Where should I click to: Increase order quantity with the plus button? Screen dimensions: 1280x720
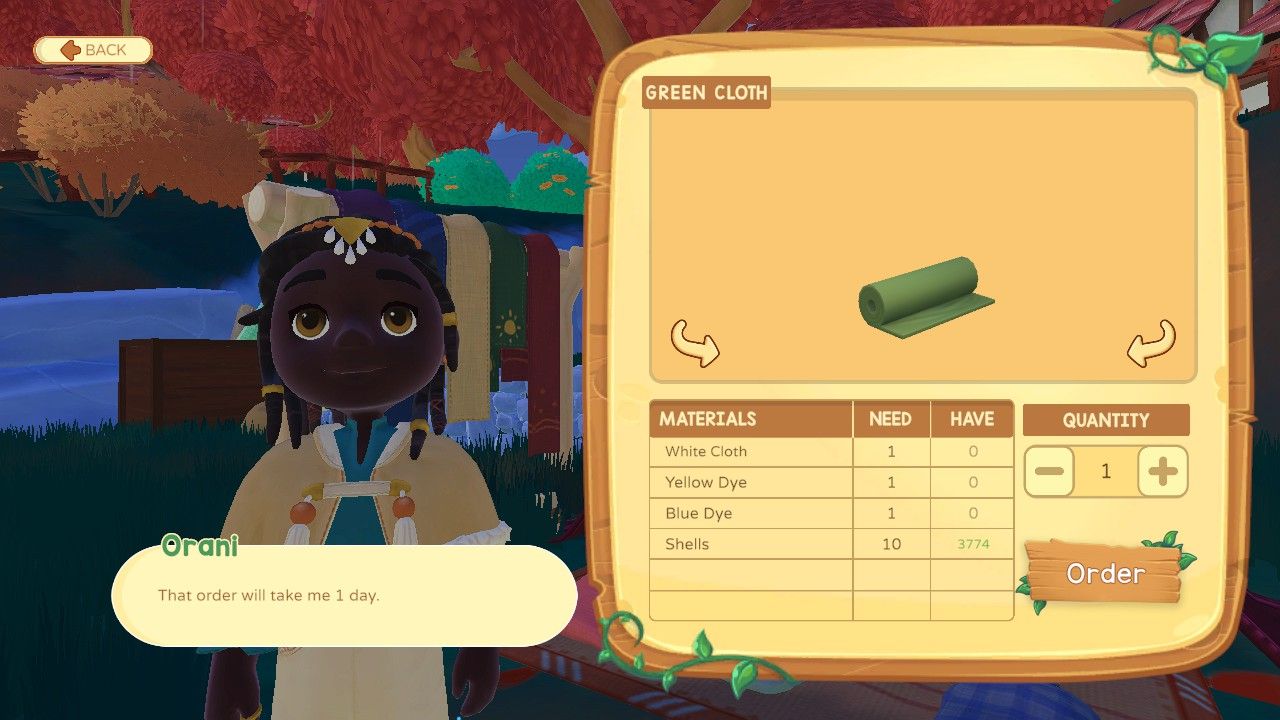tap(1162, 472)
